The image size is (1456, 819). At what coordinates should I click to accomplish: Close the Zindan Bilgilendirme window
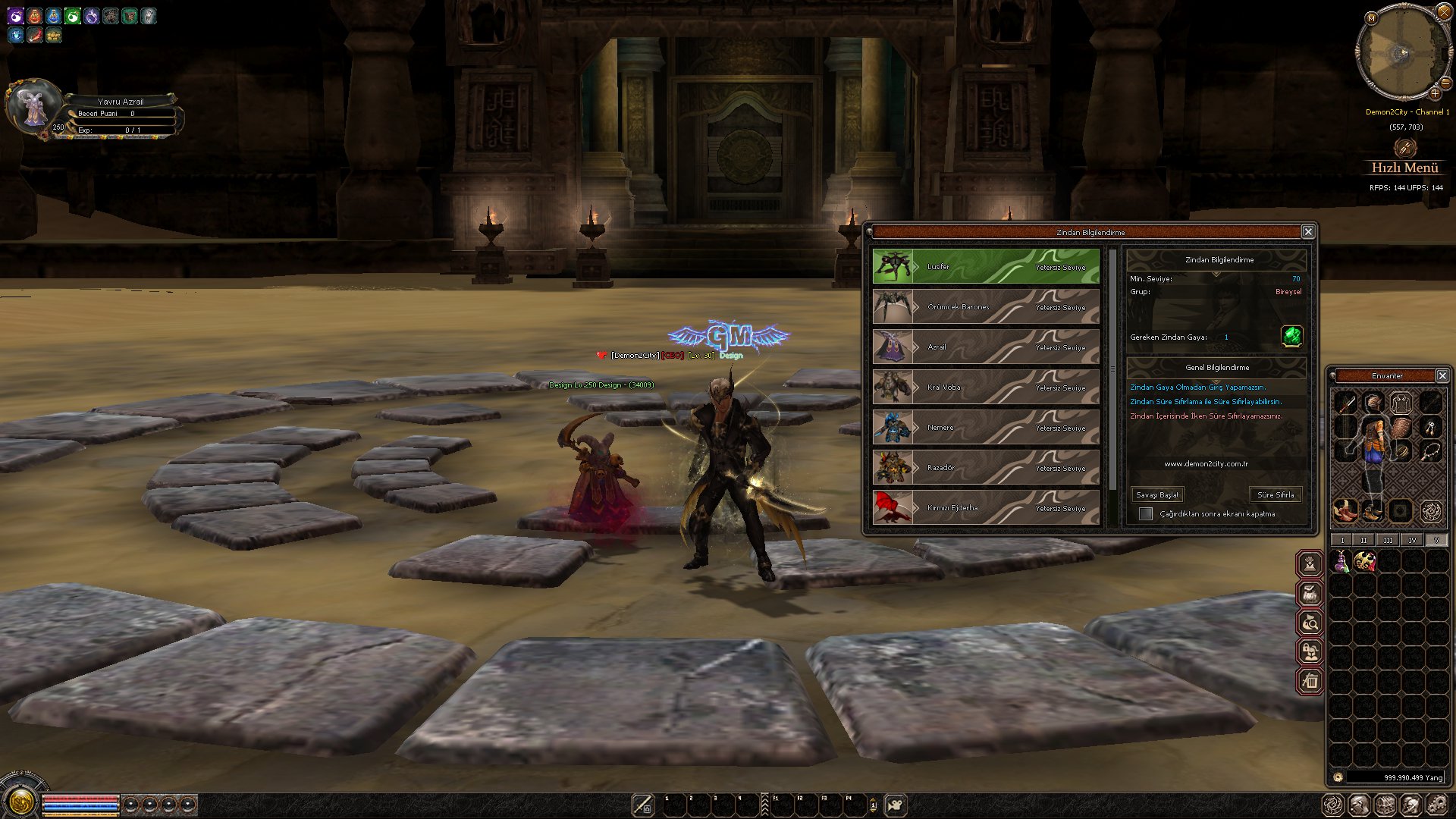point(1308,232)
